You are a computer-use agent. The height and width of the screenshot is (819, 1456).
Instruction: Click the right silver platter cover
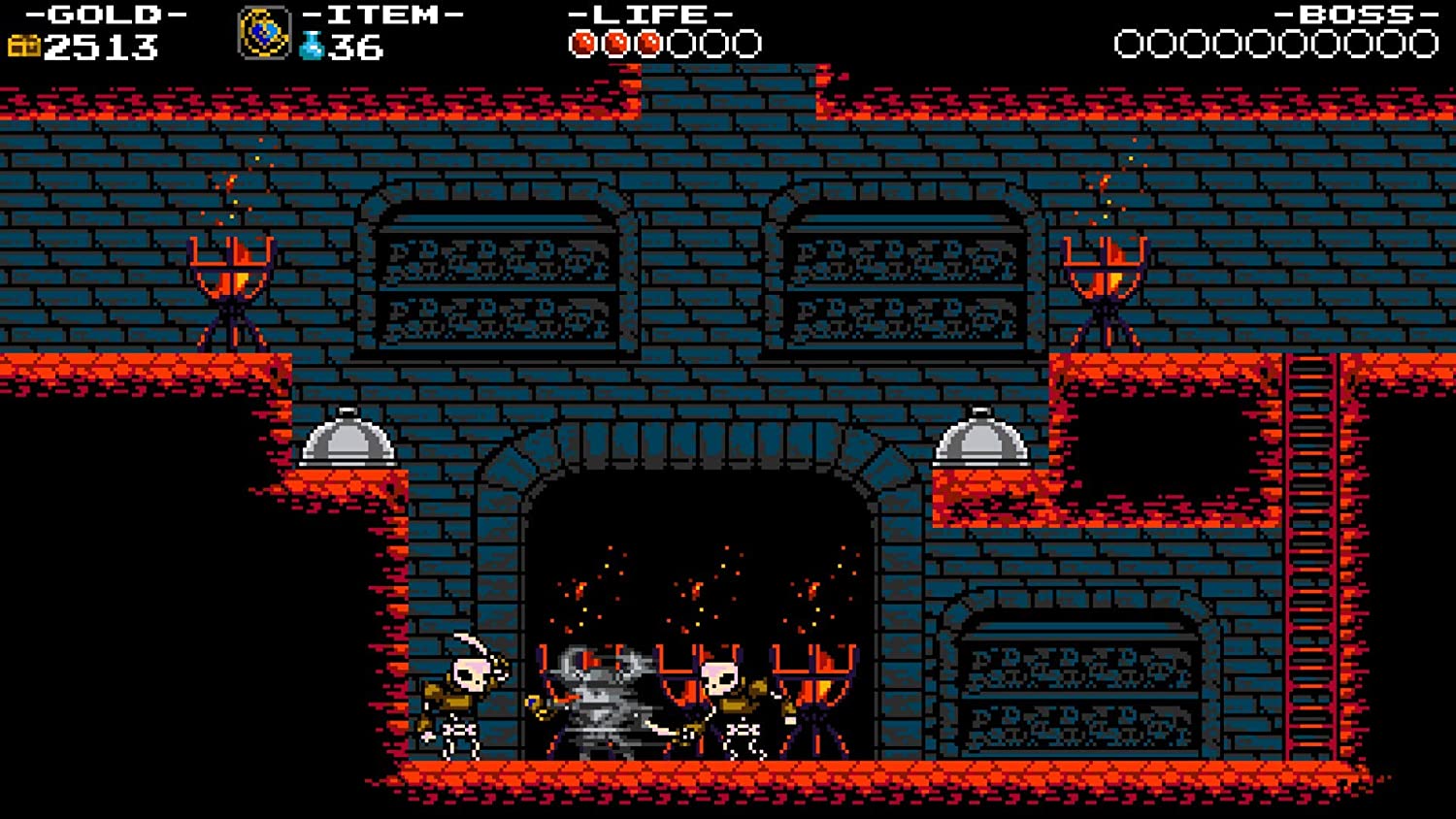point(980,442)
